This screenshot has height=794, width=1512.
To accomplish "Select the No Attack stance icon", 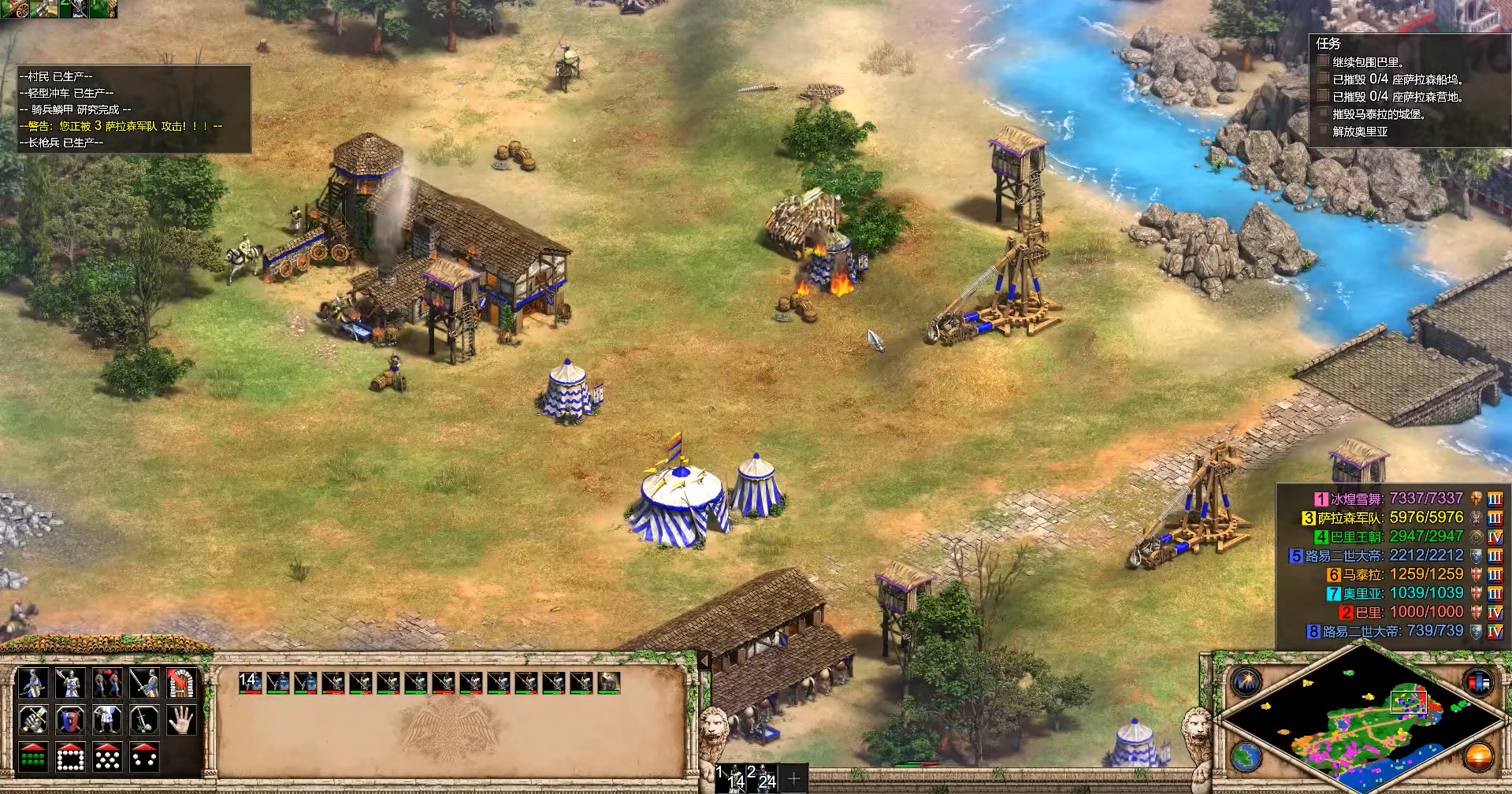I will point(143,720).
